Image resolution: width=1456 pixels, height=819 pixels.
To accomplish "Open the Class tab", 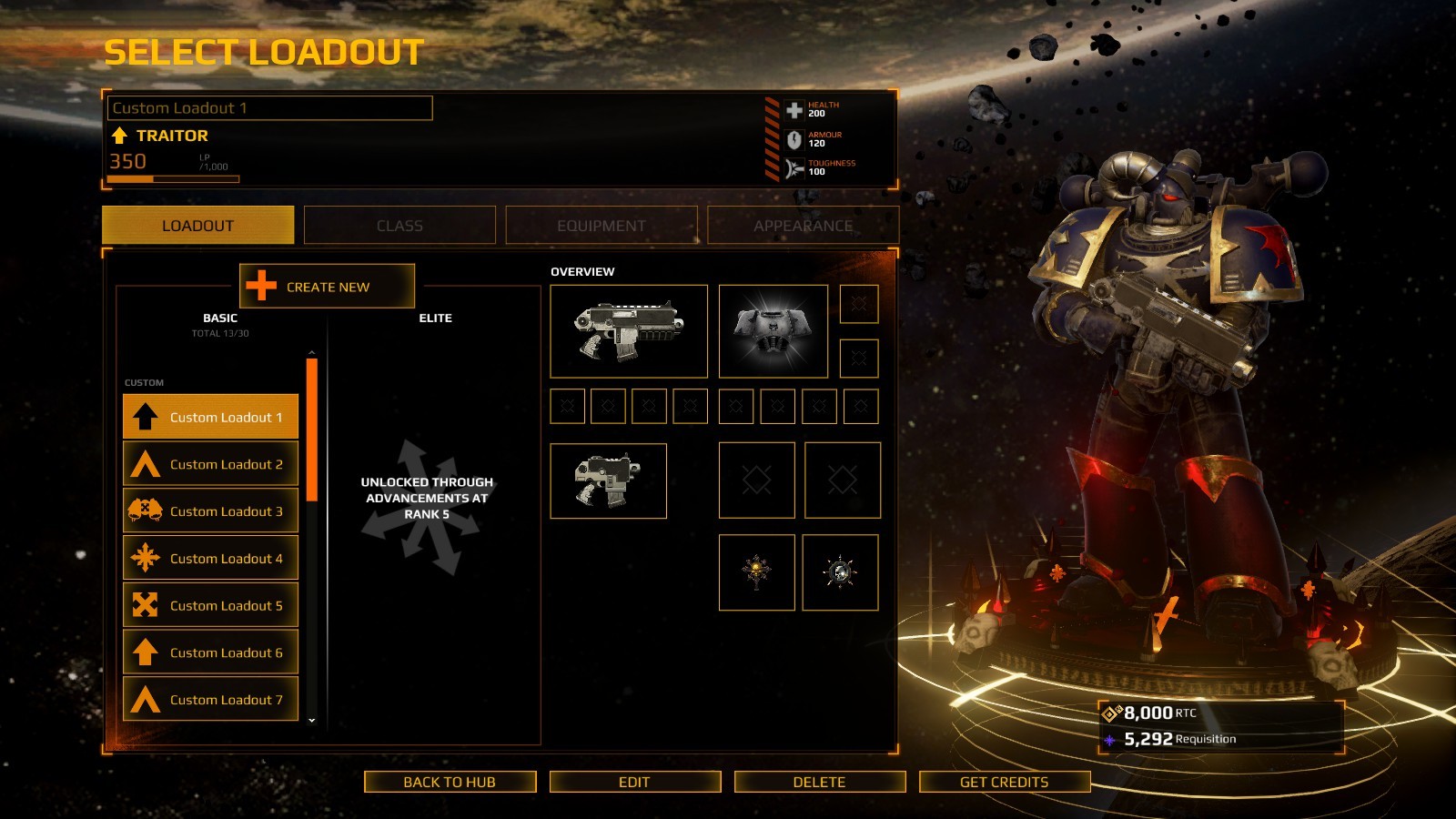I will [399, 226].
